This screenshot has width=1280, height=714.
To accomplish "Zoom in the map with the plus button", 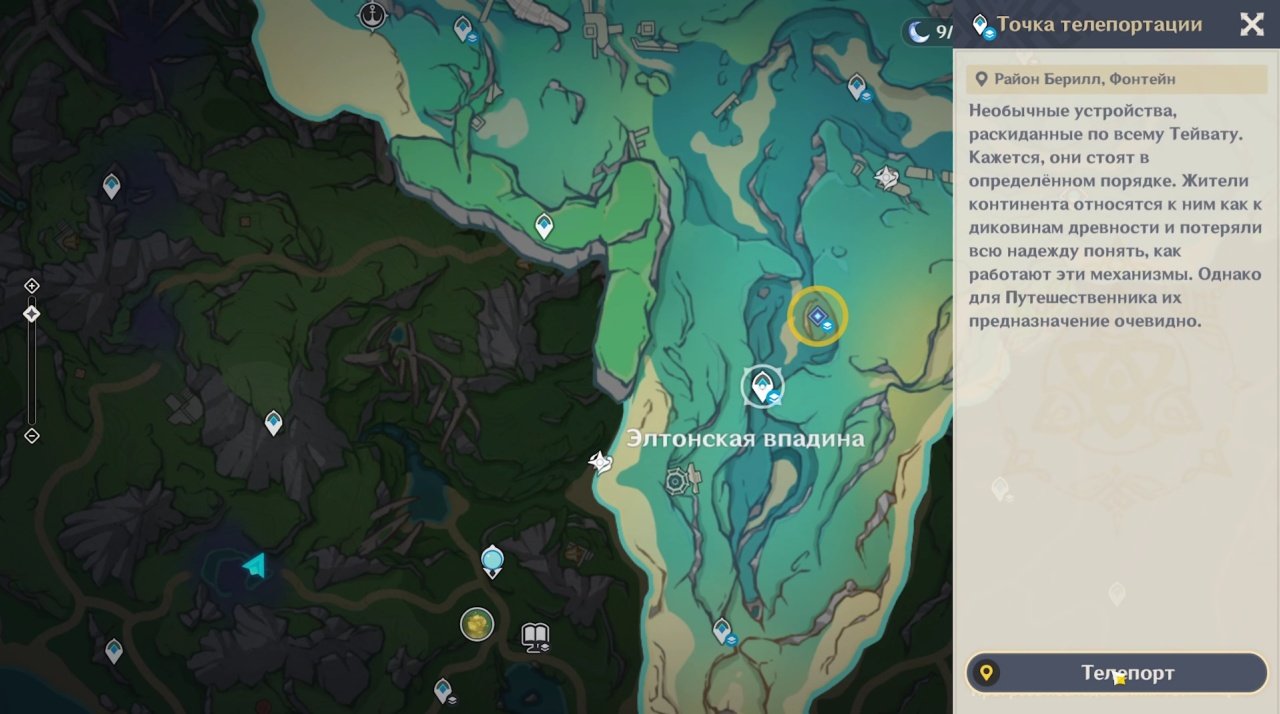I will pyautogui.click(x=32, y=286).
